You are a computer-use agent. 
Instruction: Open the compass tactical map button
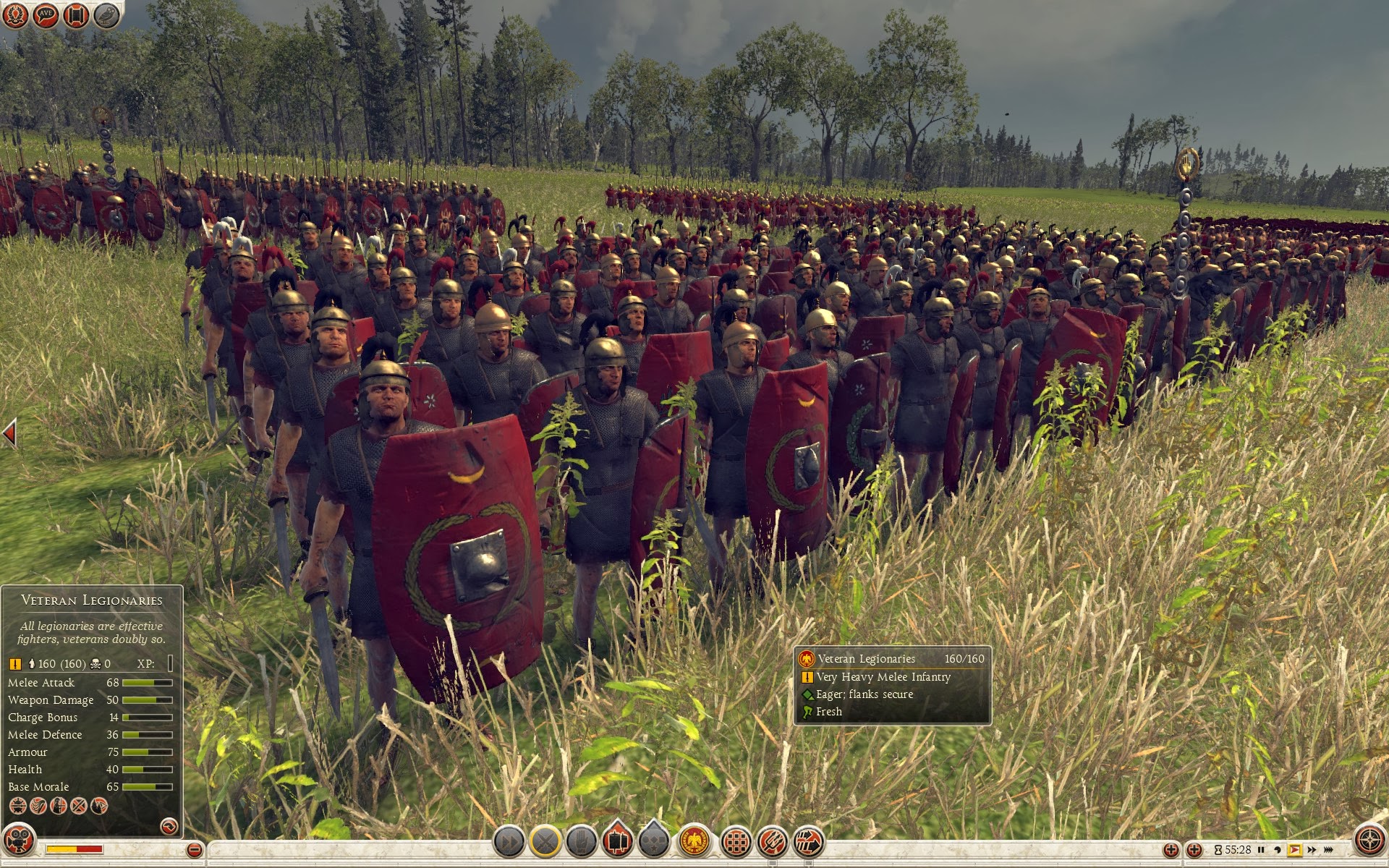click(1369, 841)
